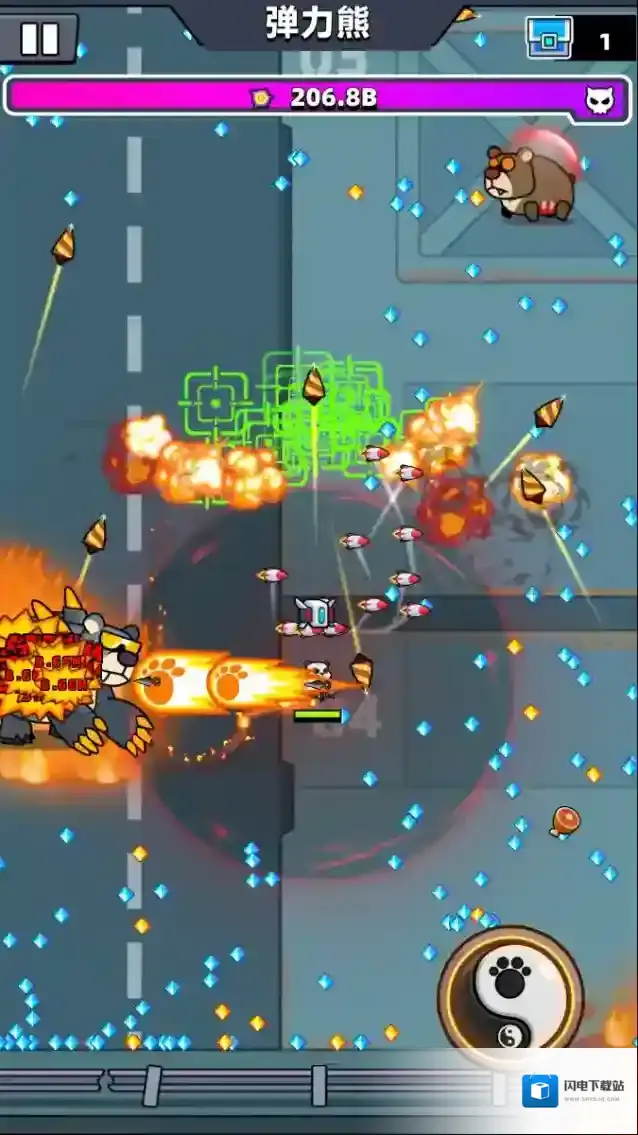Activate the yin-yang paw skill

pos(511,995)
